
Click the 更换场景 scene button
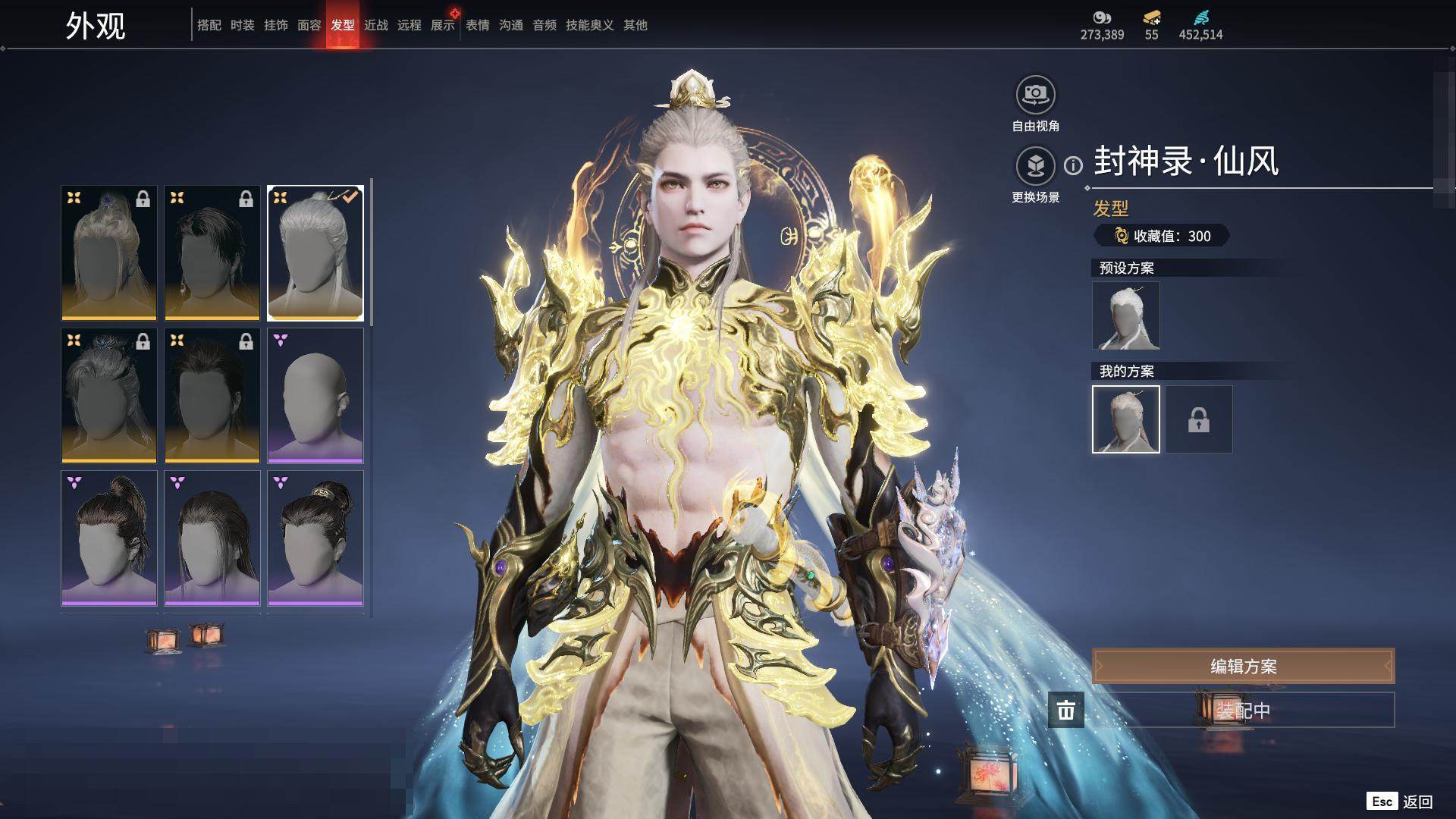tap(1035, 166)
